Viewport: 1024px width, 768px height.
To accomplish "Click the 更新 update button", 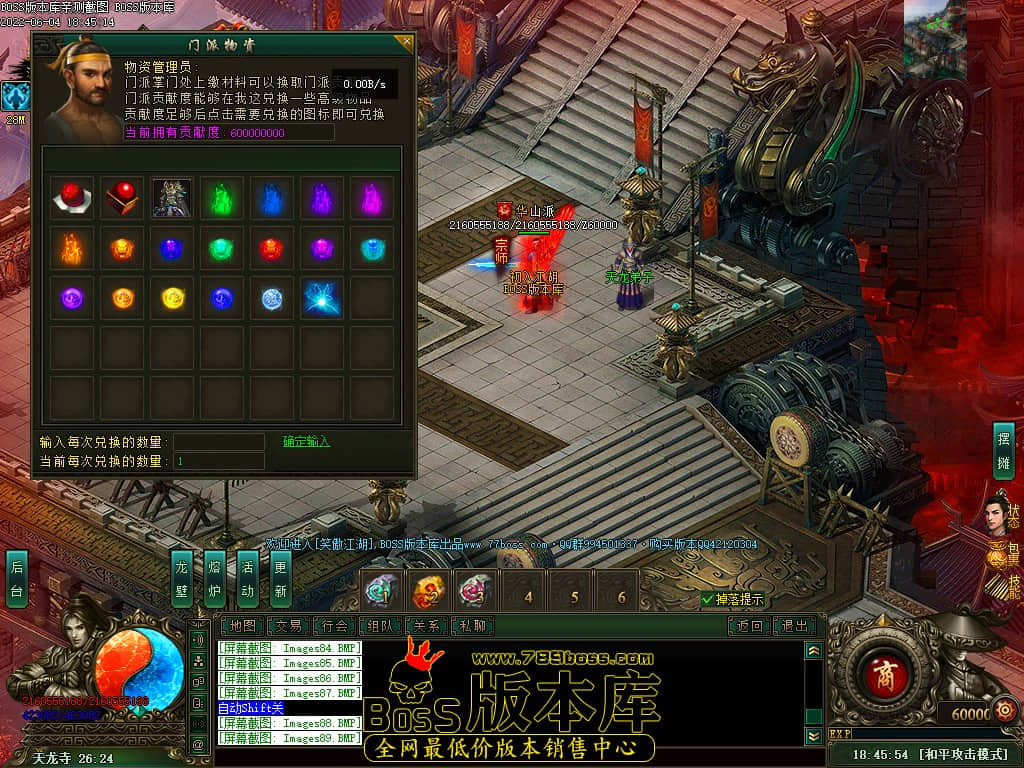I will [280, 578].
